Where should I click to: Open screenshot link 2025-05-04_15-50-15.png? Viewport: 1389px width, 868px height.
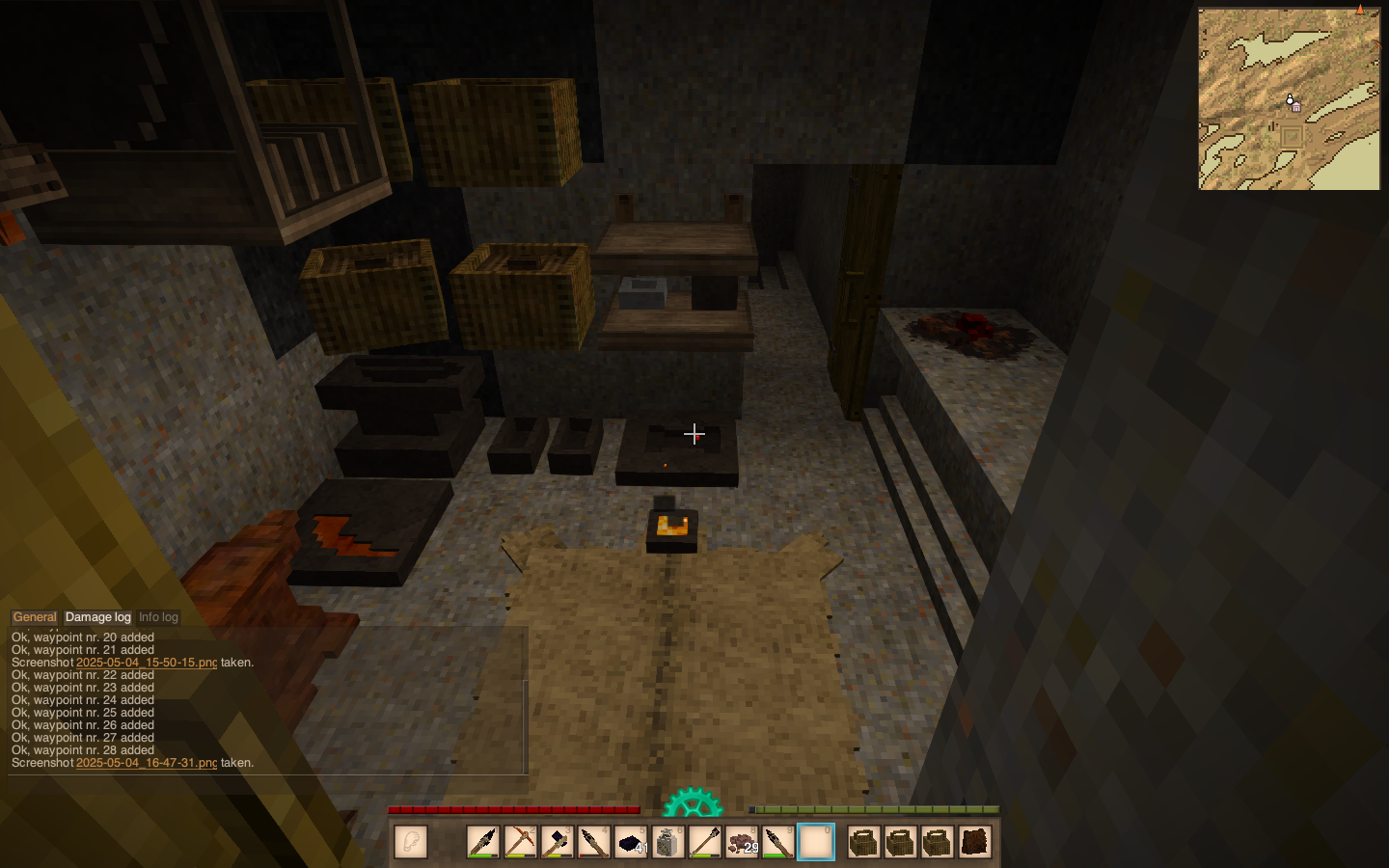[147, 663]
